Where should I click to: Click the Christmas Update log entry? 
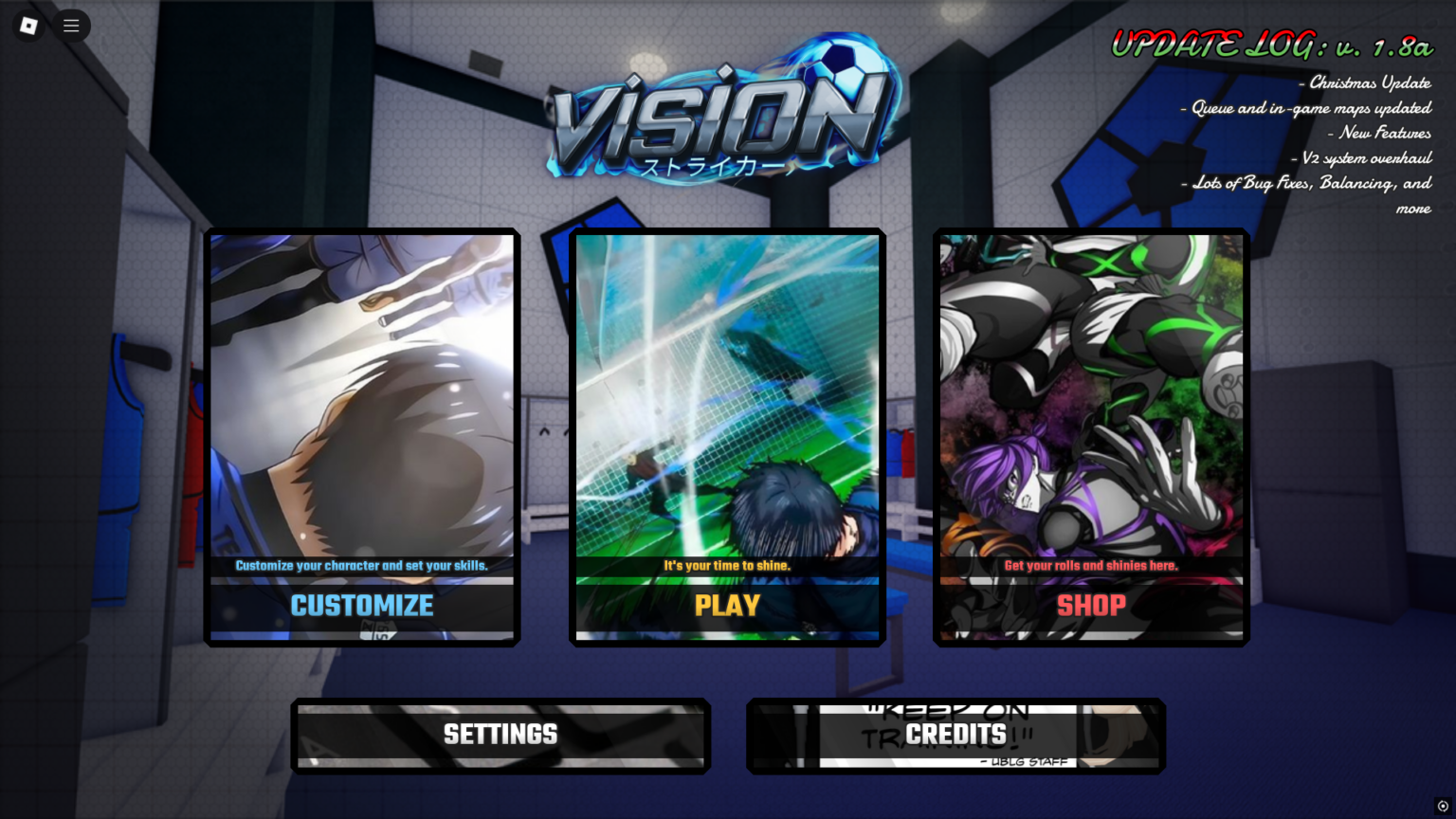tap(1365, 82)
